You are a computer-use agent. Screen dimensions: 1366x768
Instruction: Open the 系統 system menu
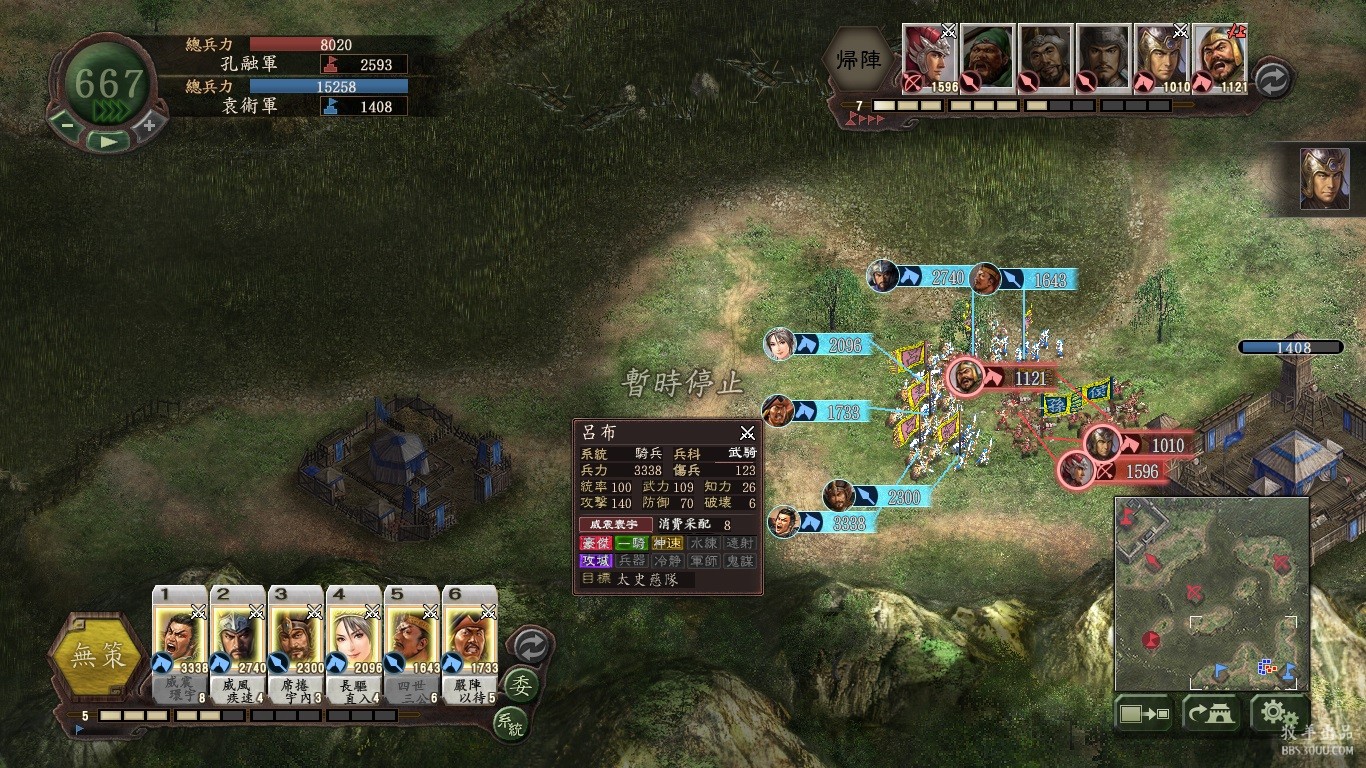pyautogui.click(x=510, y=724)
